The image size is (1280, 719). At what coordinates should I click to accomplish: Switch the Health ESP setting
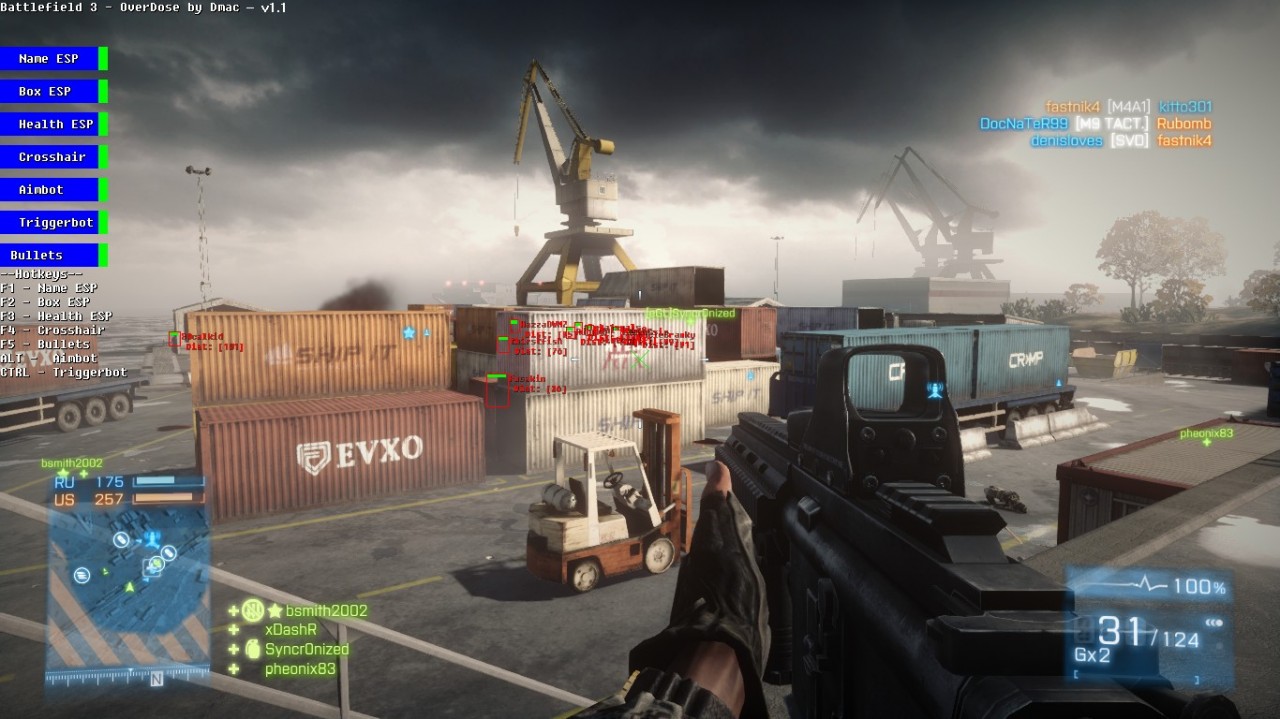[x=49, y=124]
